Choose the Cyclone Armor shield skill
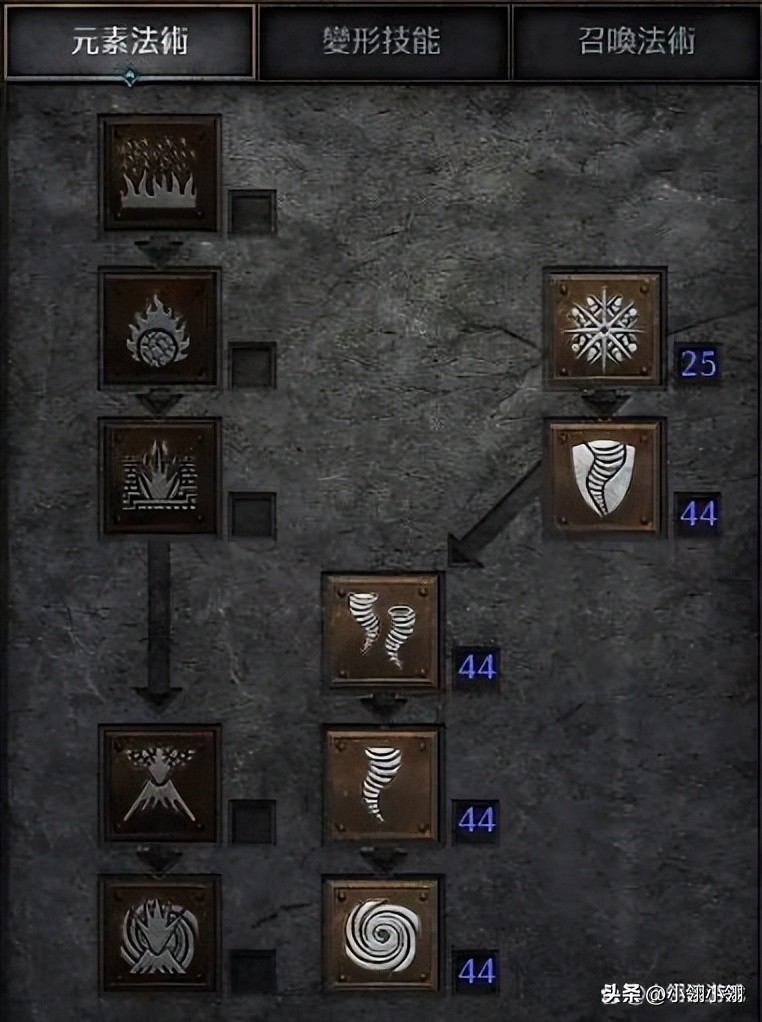The width and height of the screenshot is (762, 1022). point(605,476)
